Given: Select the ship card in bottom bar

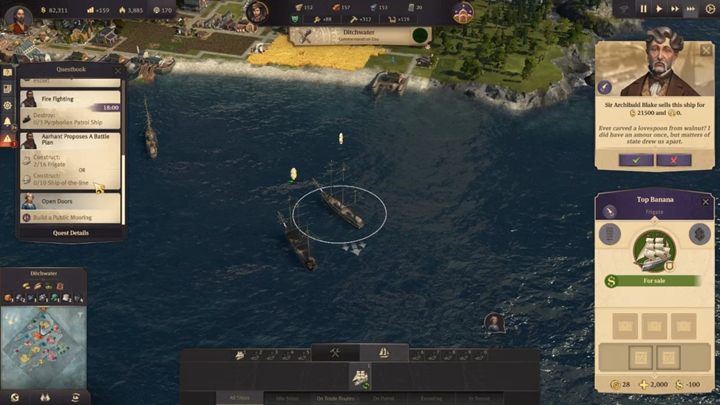Looking at the screenshot, I should pyautogui.click(x=359, y=375).
